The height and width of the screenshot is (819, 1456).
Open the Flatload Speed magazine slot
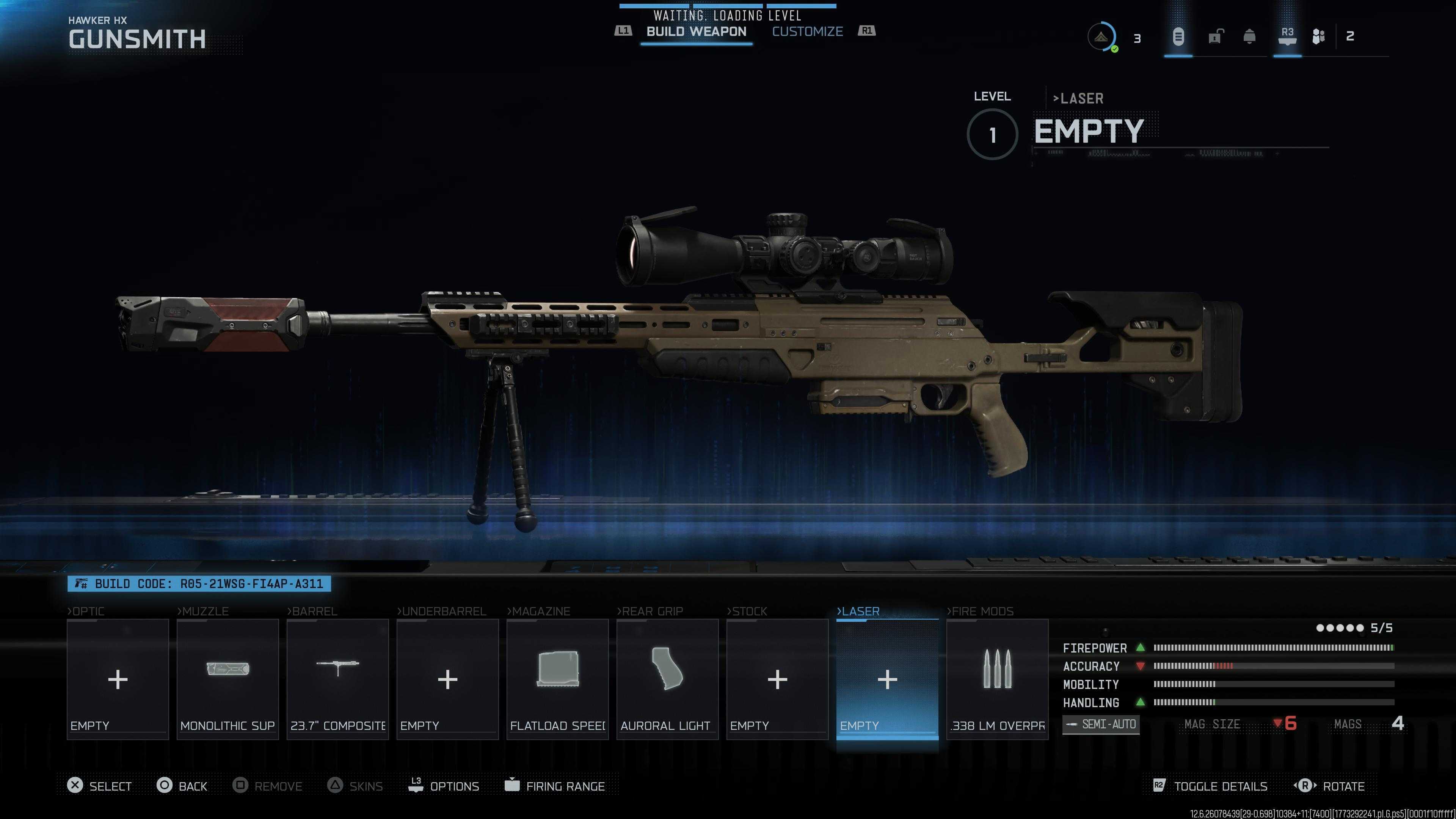click(x=557, y=679)
